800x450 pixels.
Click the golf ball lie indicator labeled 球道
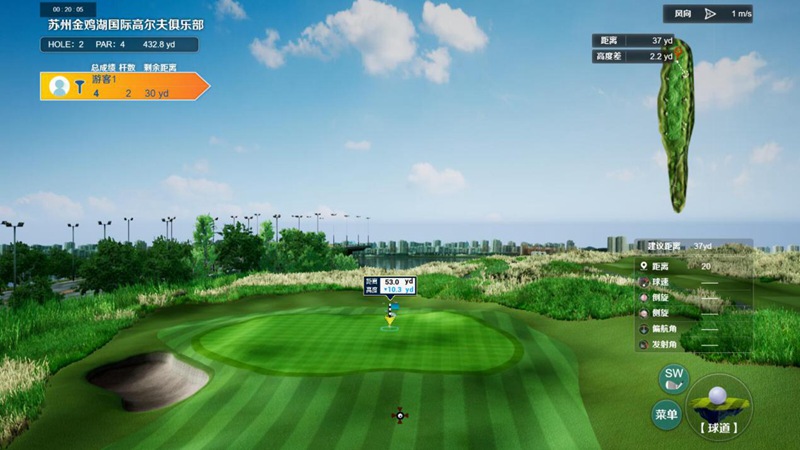(718, 406)
